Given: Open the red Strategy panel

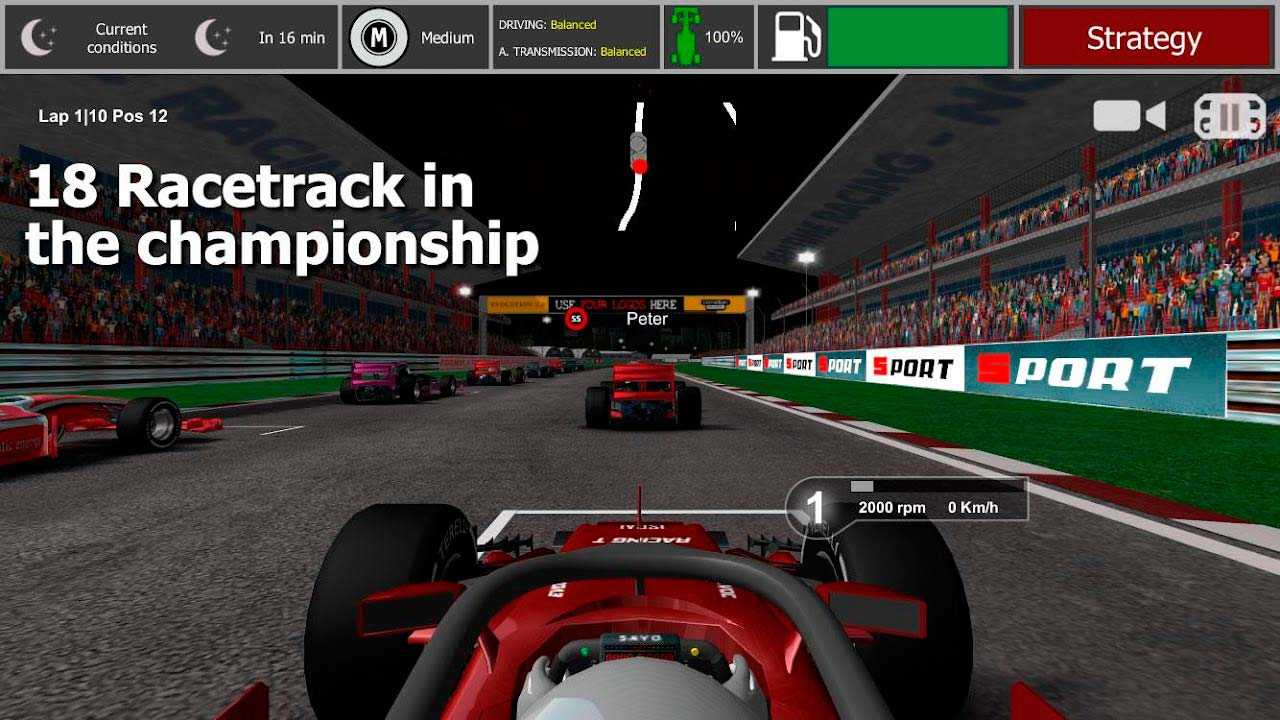Looking at the screenshot, I should click(x=1144, y=38).
